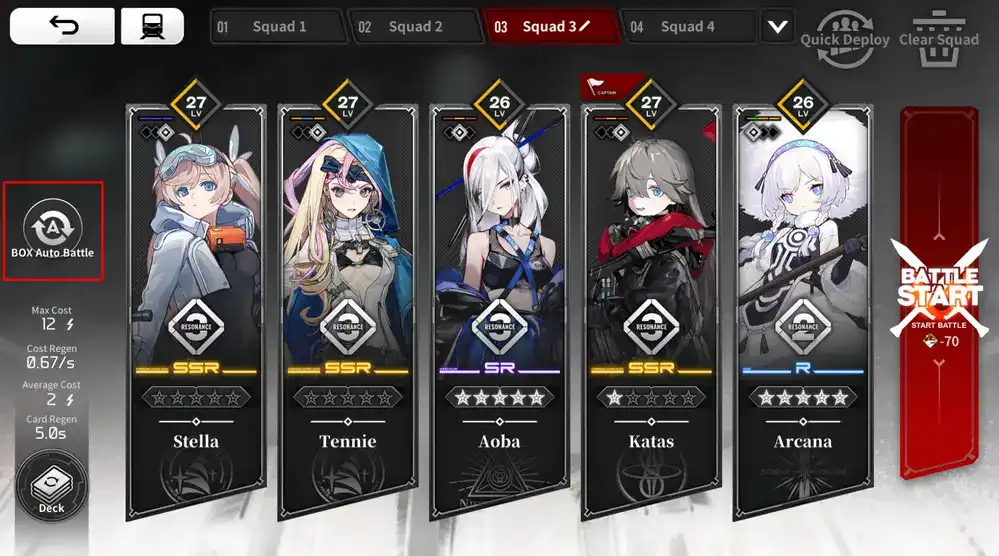Switch to the Squad 1 tab
The image size is (999, 556).
click(277, 27)
